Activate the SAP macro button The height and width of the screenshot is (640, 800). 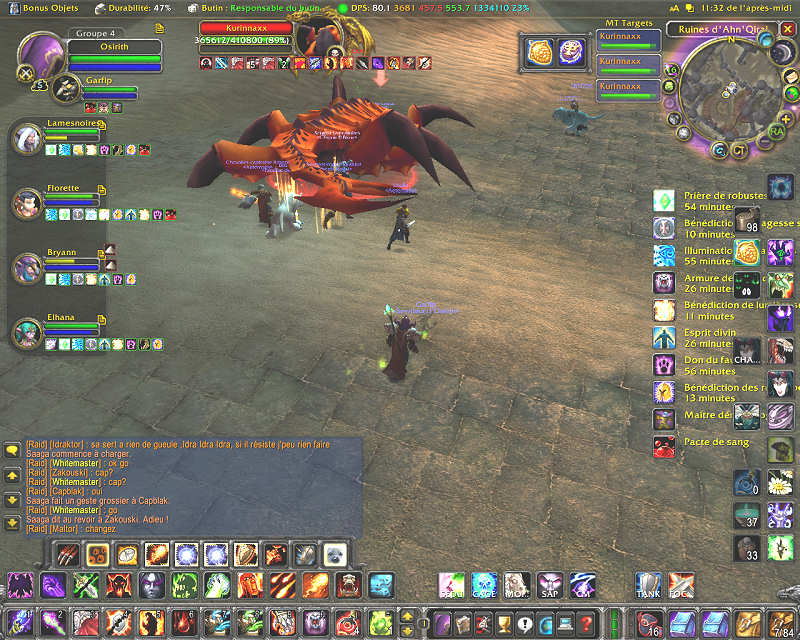549,584
